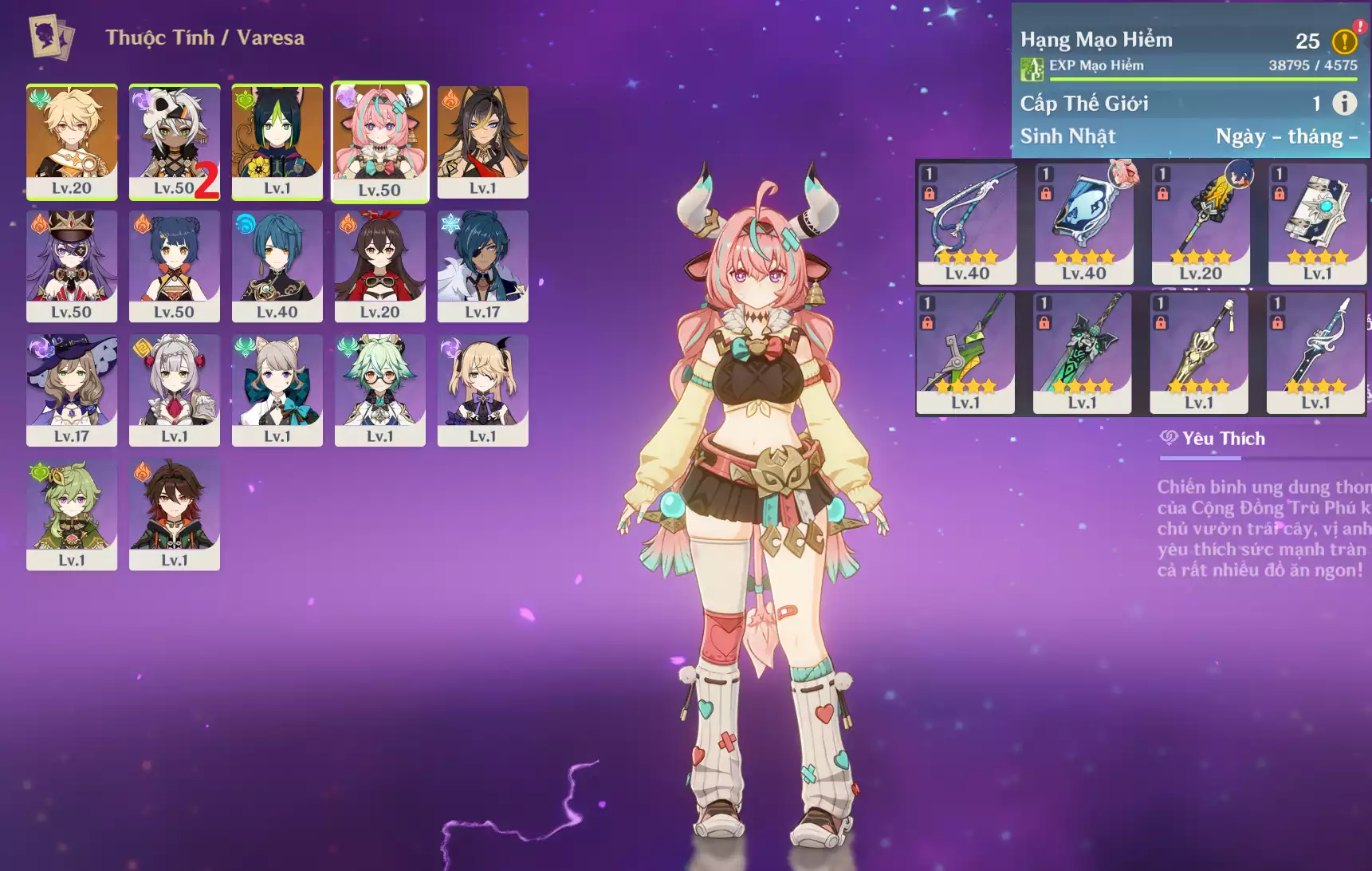Select Sucrose's portrait with glasses
The height and width of the screenshot is (871, 1372).
click(x=379, y=390)
